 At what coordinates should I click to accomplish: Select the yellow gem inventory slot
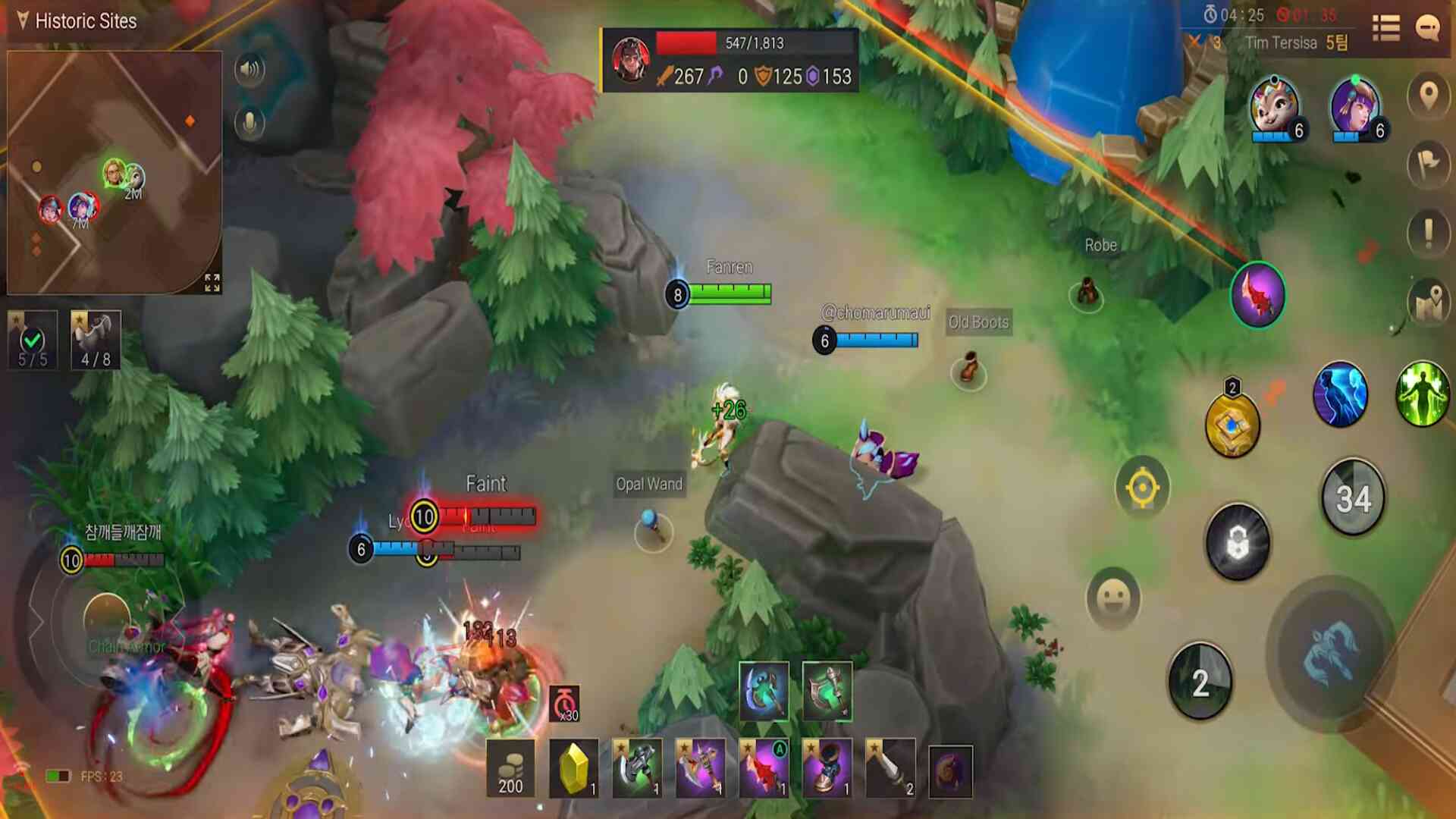tap(573, 770)
